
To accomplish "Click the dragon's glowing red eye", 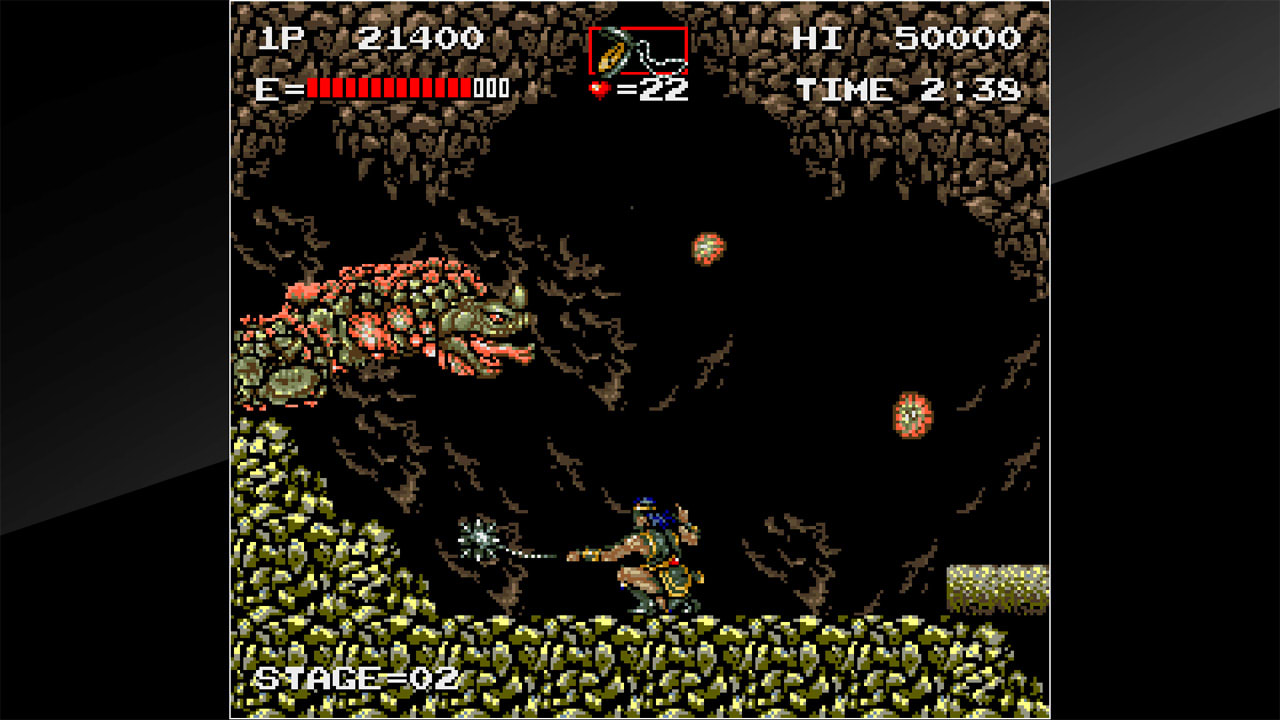I will click(x=495, y=318).
